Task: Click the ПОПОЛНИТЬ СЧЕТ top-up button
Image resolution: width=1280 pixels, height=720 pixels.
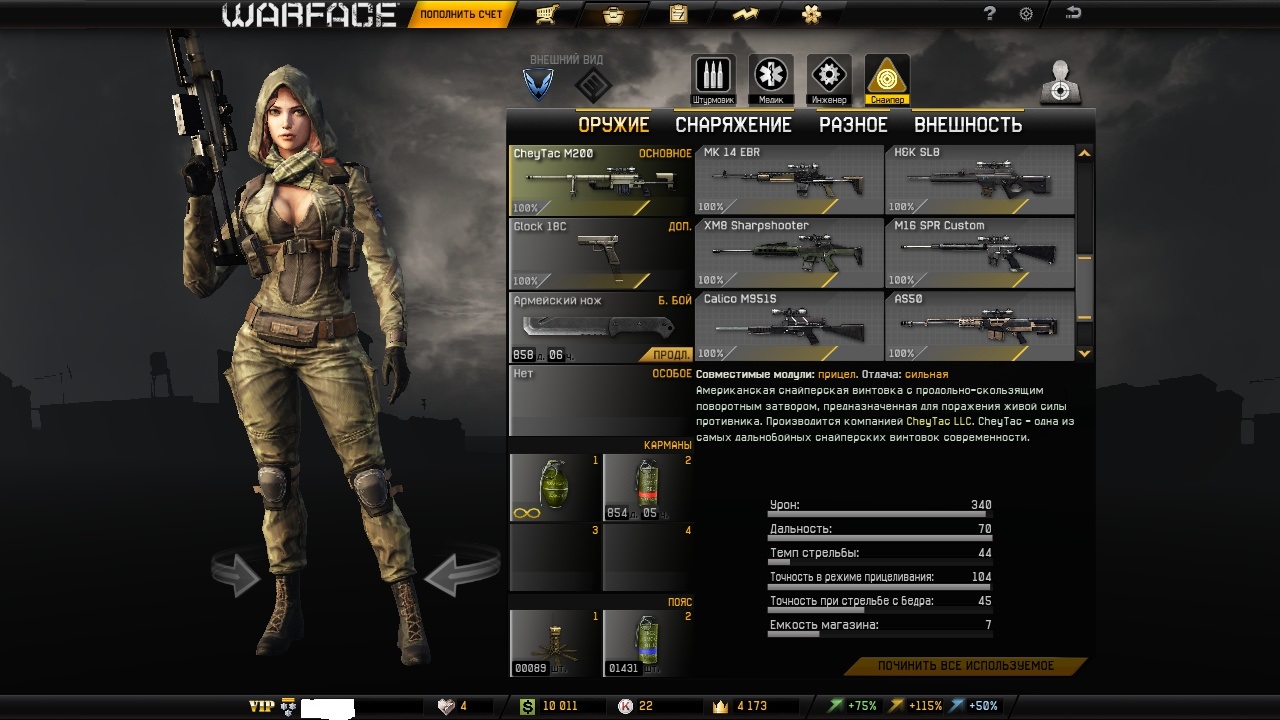Action: pos(461,15)
